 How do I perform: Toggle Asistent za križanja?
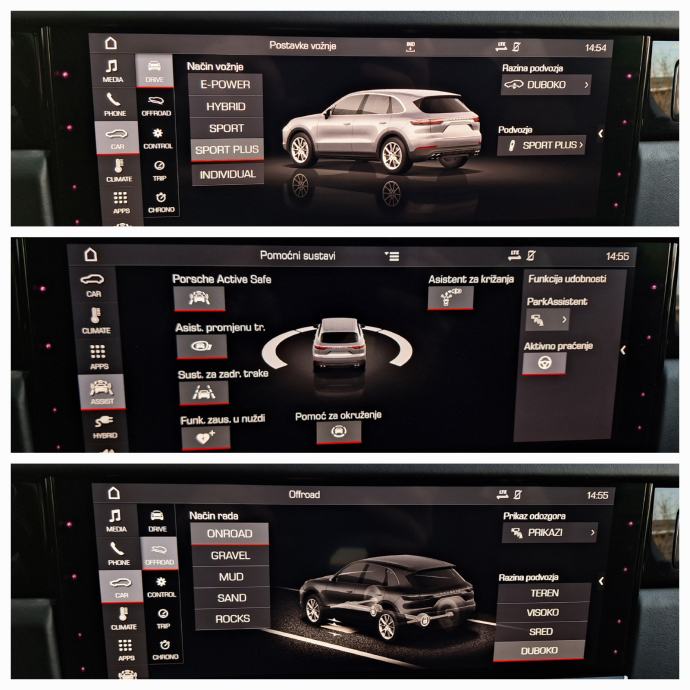(451, 297)
